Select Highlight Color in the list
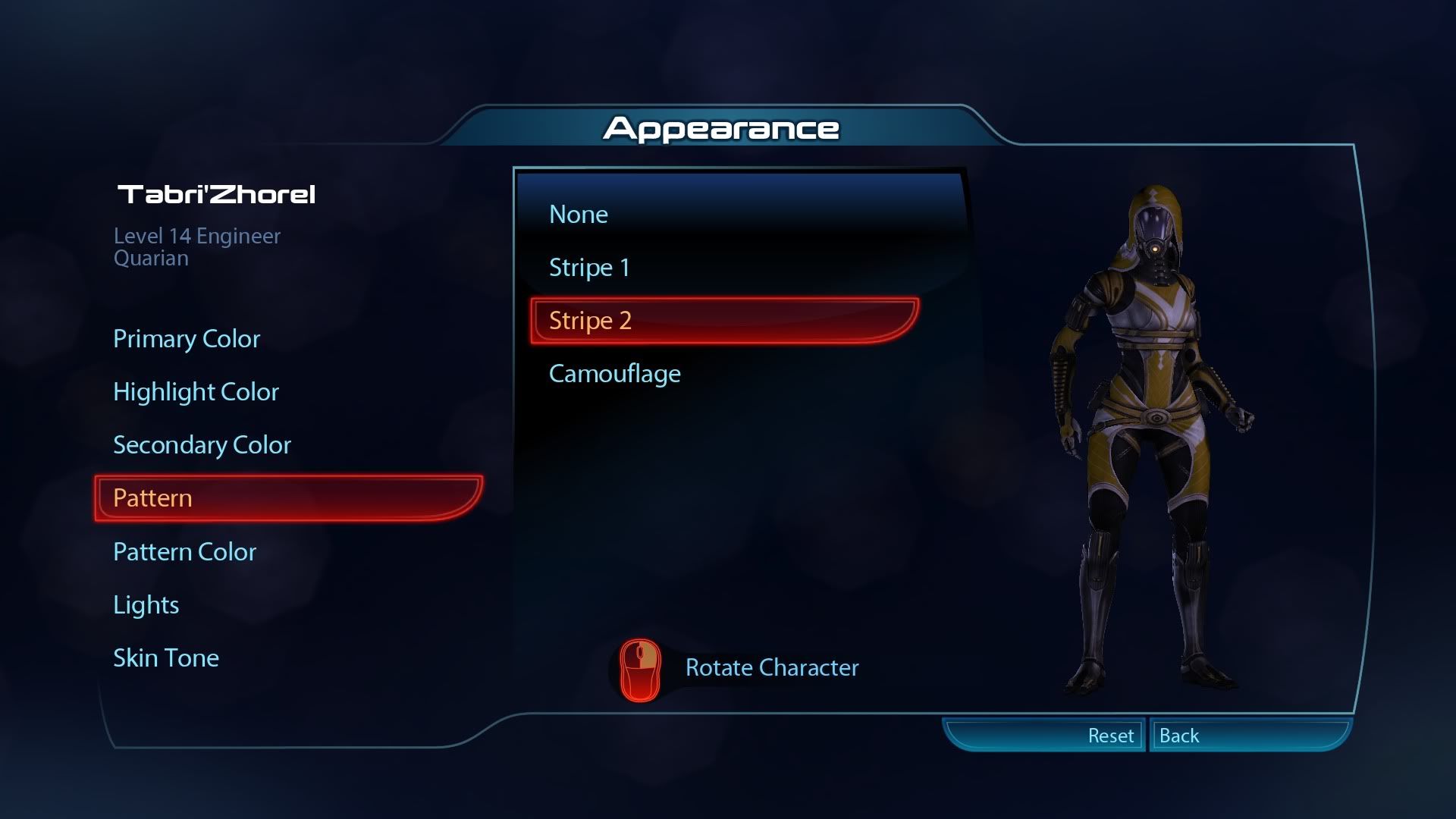The width and height of the screenshot is (1456, 819). pos(196,392)
